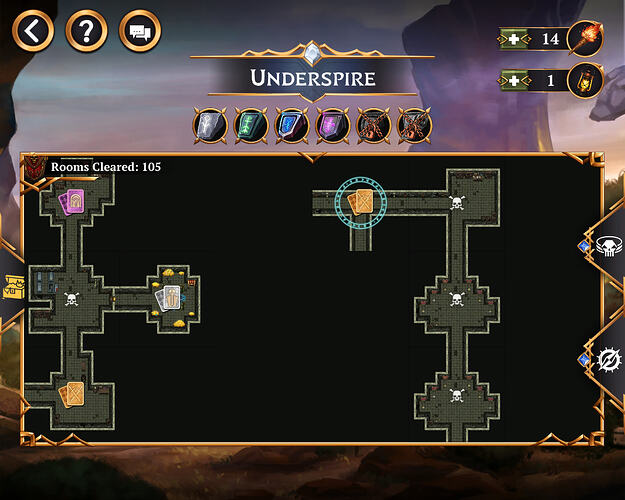Open the crossed-circle side tab
This screenshot has height=500, width=625.
click(x=607, y=359)
